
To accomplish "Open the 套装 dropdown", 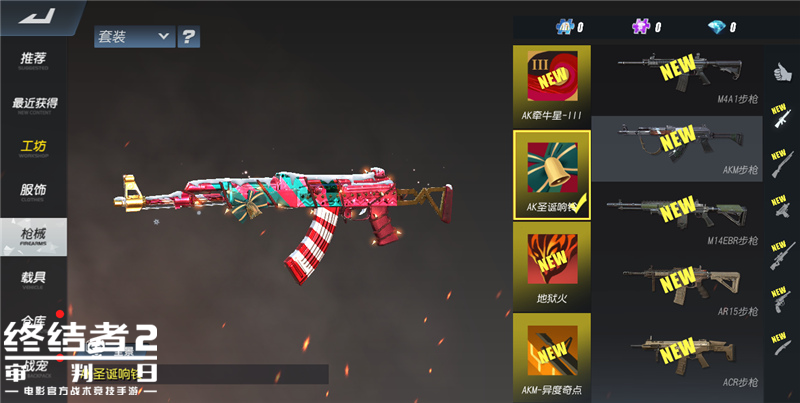I will (x=134, y=37).
